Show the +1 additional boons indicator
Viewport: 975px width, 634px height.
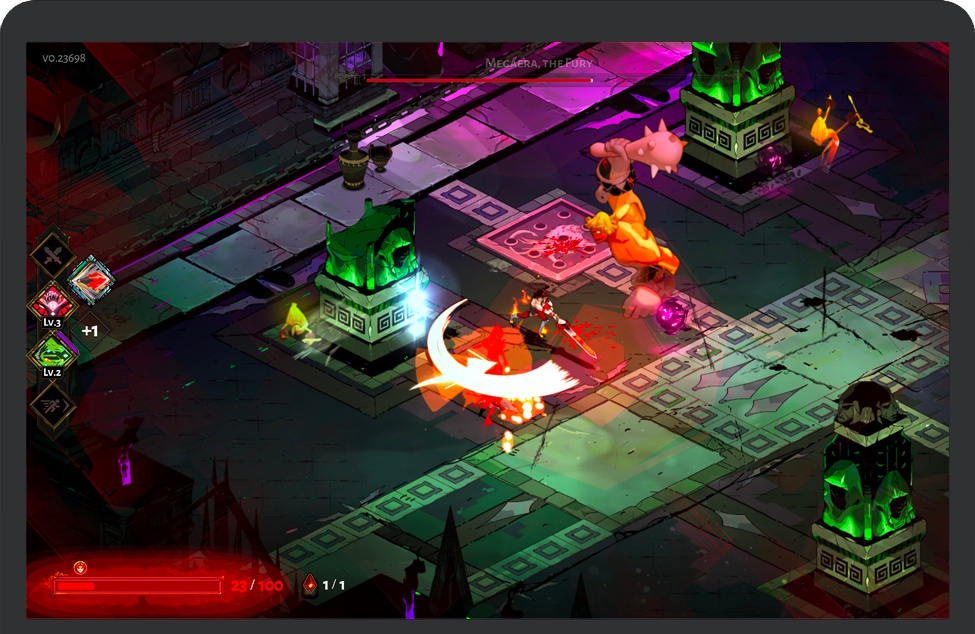coord(90,330)
